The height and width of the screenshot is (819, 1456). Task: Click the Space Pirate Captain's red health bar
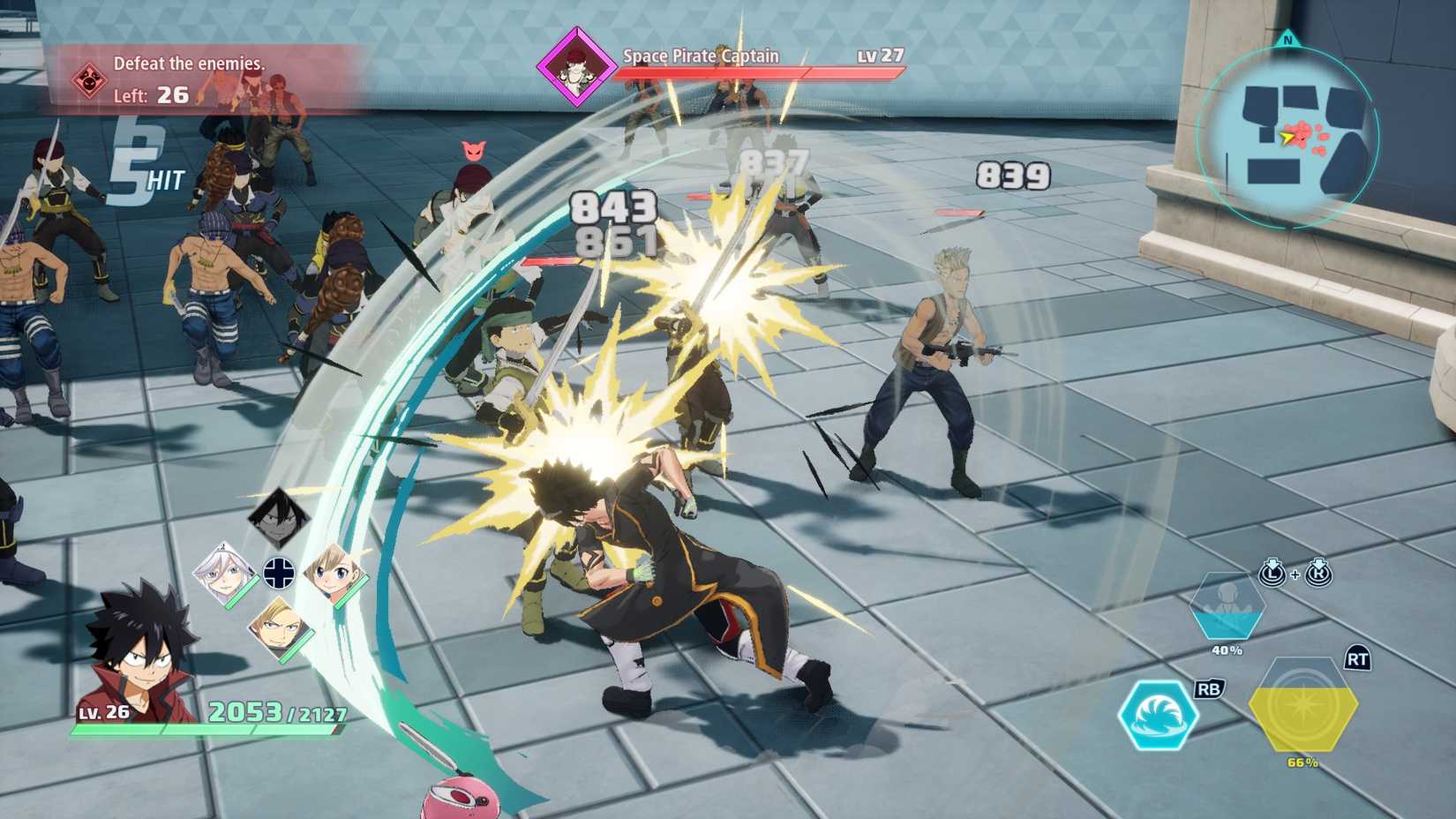tap(759, 74)
